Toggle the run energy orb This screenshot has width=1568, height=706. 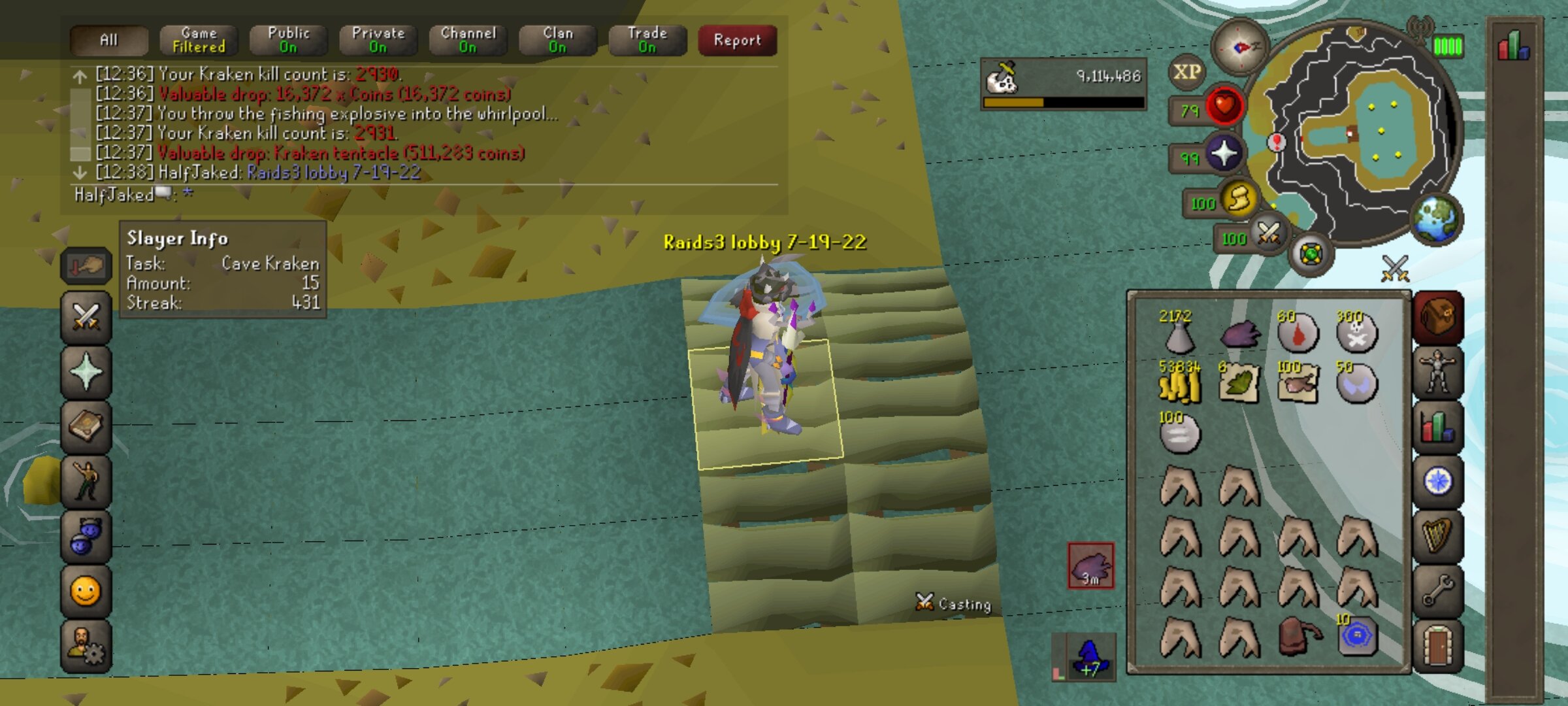coord(1238,199)
